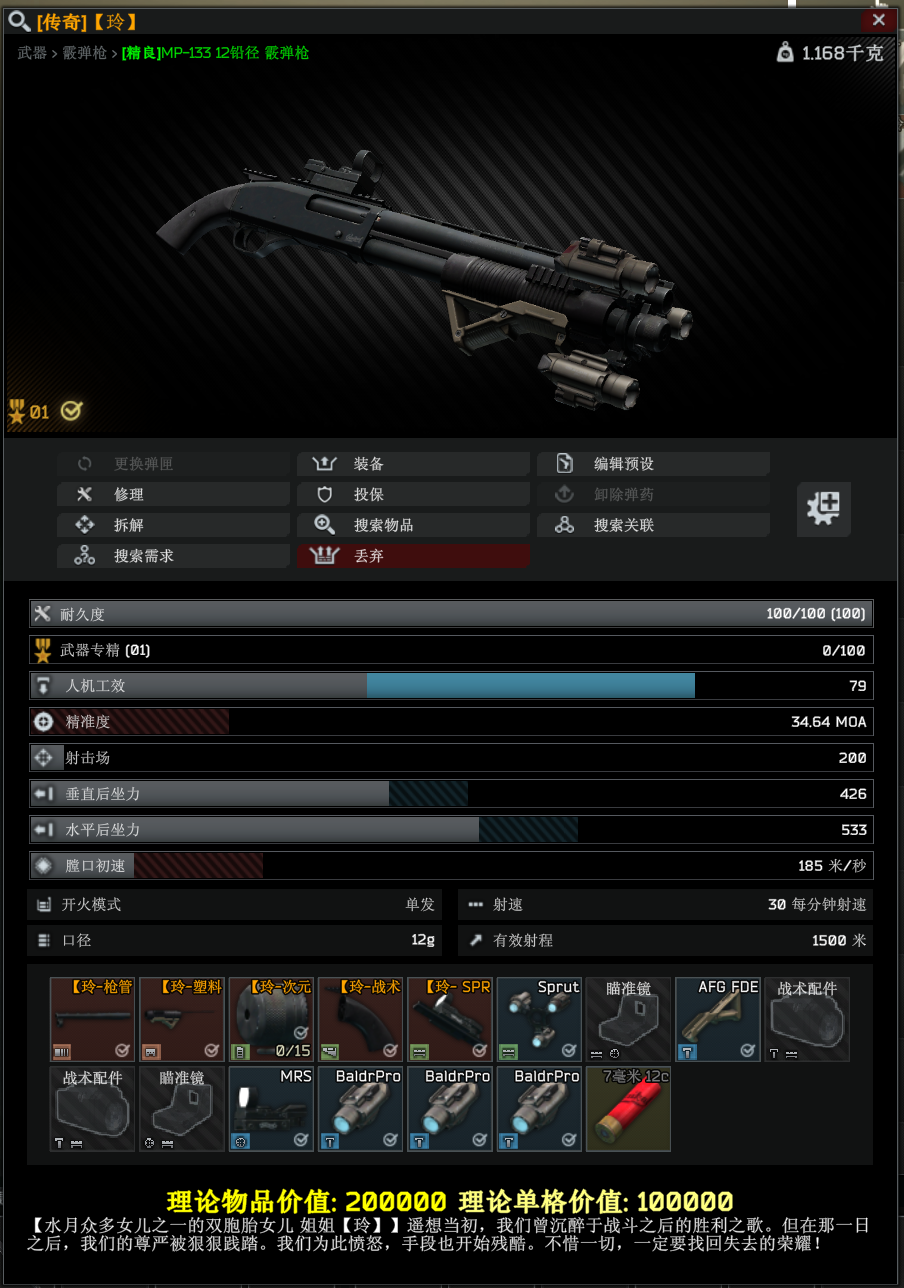Open the weapon modding gear button

click(x=823, y=509)
